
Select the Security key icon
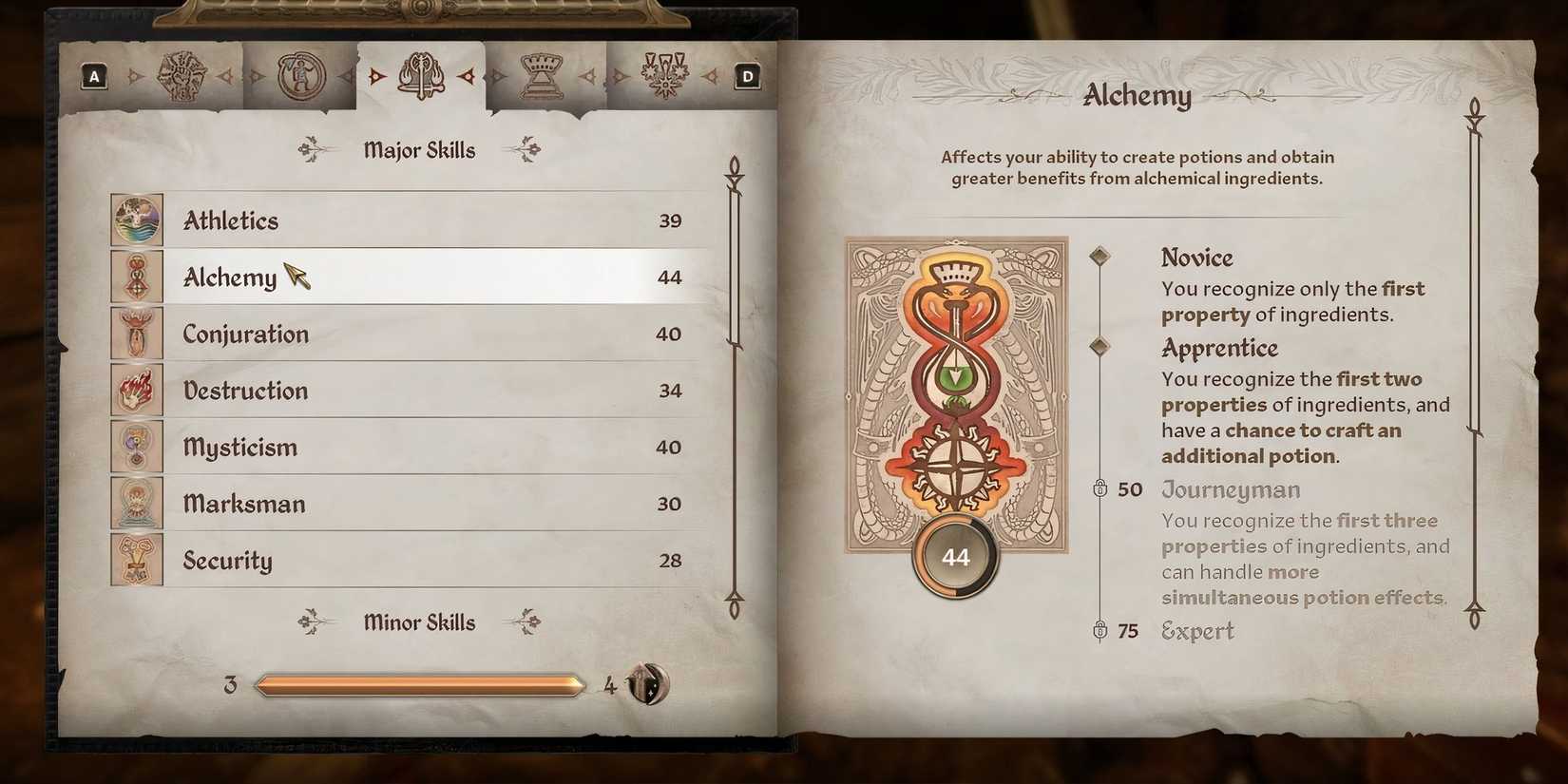pos(136,561)
